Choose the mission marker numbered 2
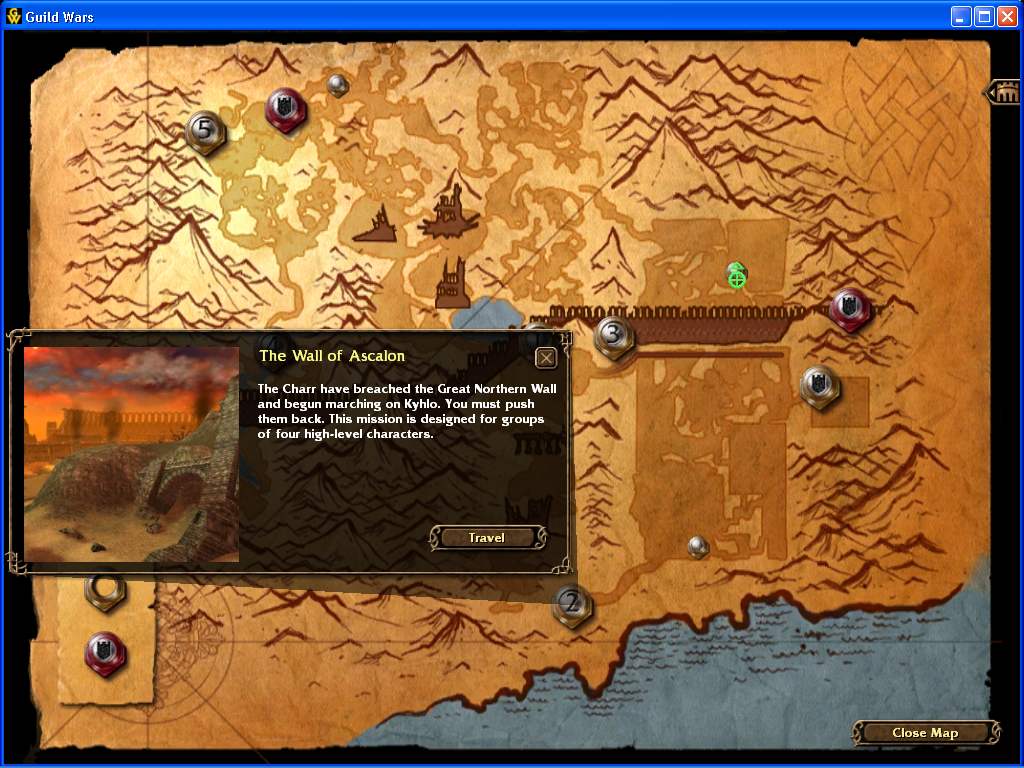This screenshot has height=768, width=1024. tap(572, 604)
